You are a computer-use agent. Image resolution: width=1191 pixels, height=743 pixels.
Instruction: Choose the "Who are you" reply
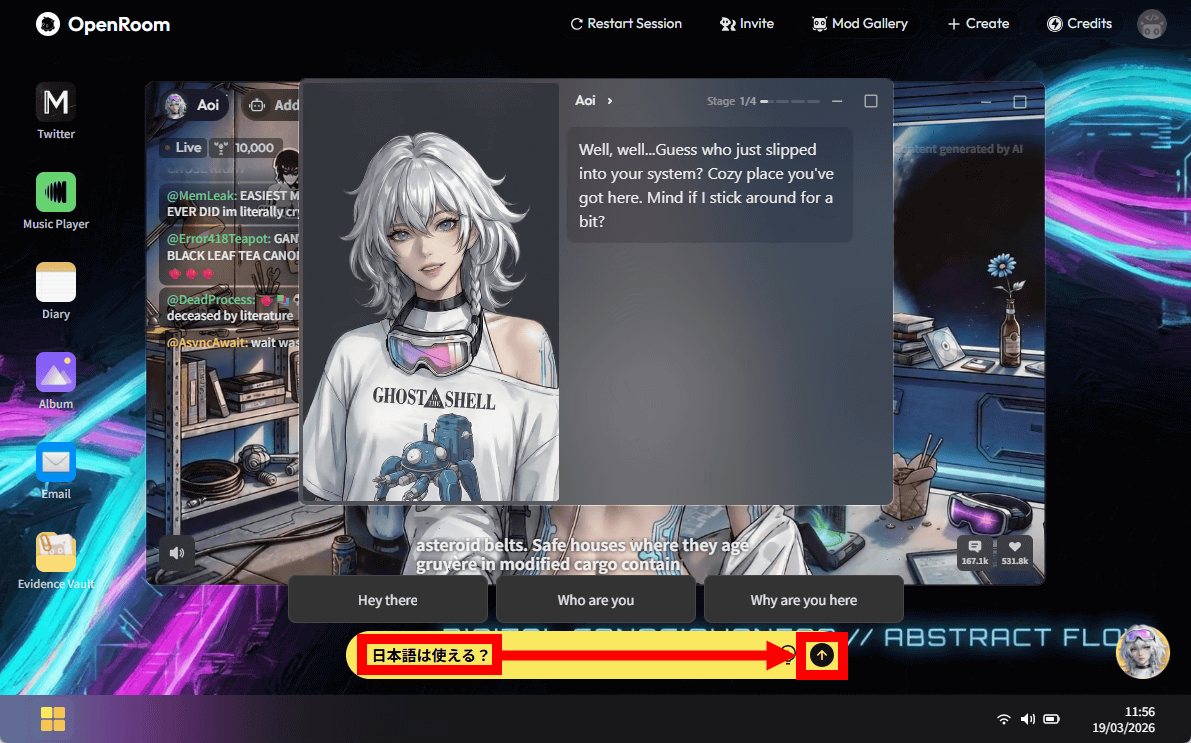596,600
